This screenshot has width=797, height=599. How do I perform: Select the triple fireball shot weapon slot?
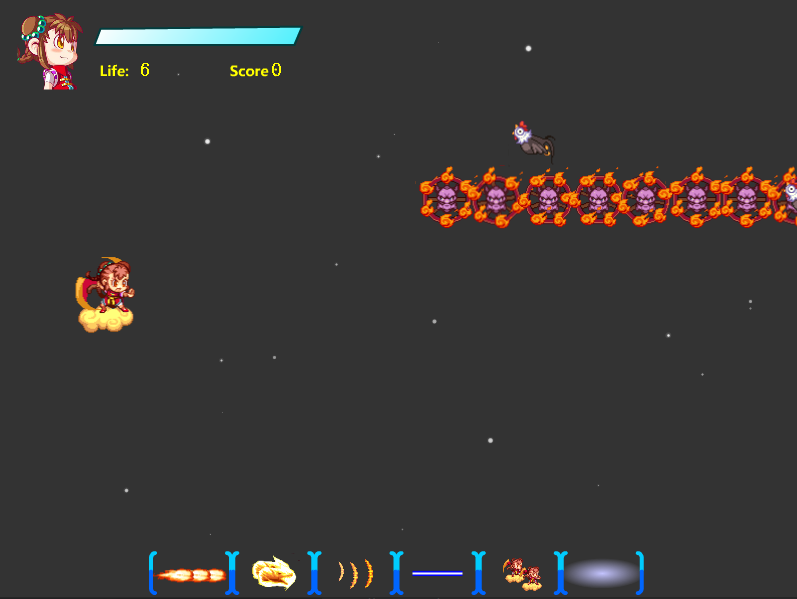coord(193,574)
